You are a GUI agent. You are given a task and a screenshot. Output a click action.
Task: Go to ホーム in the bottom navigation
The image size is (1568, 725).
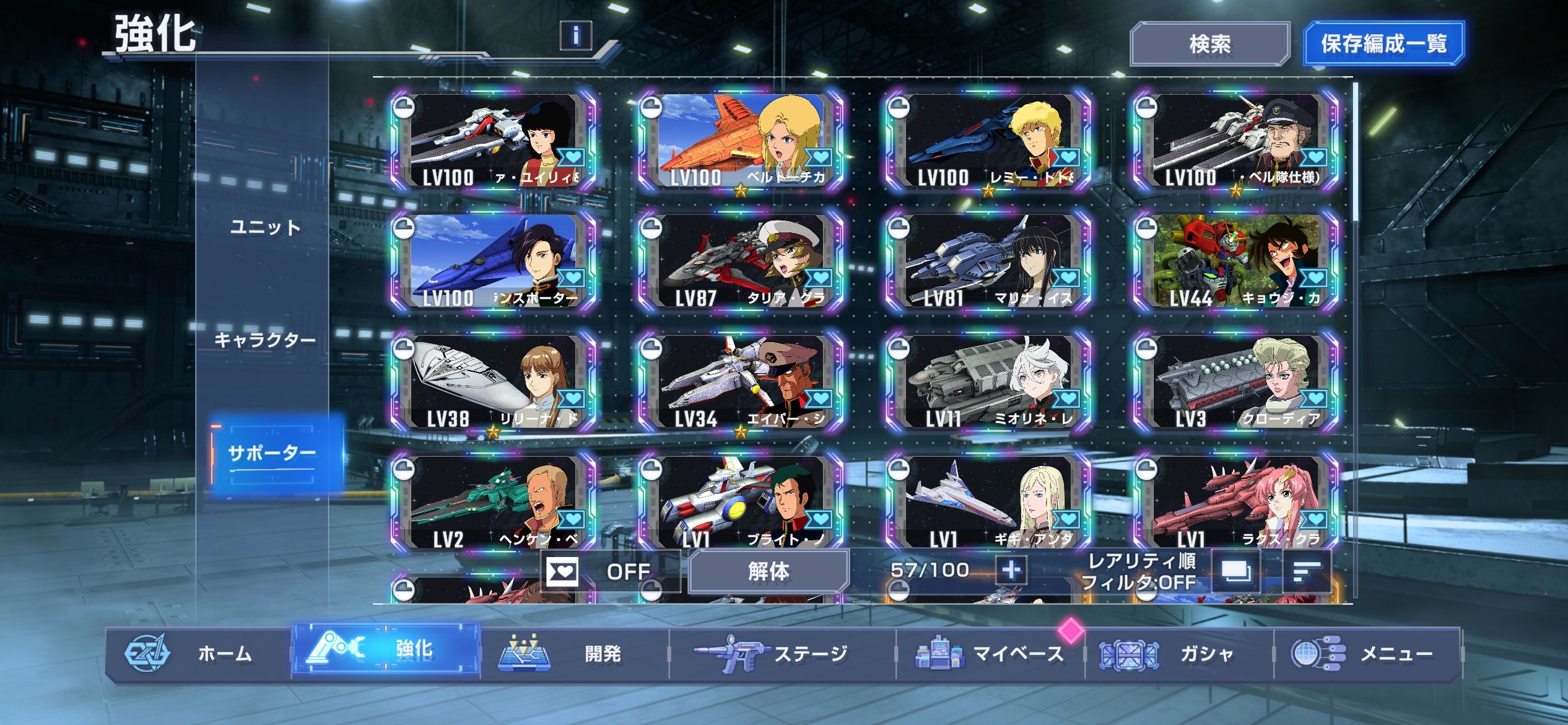198,654
